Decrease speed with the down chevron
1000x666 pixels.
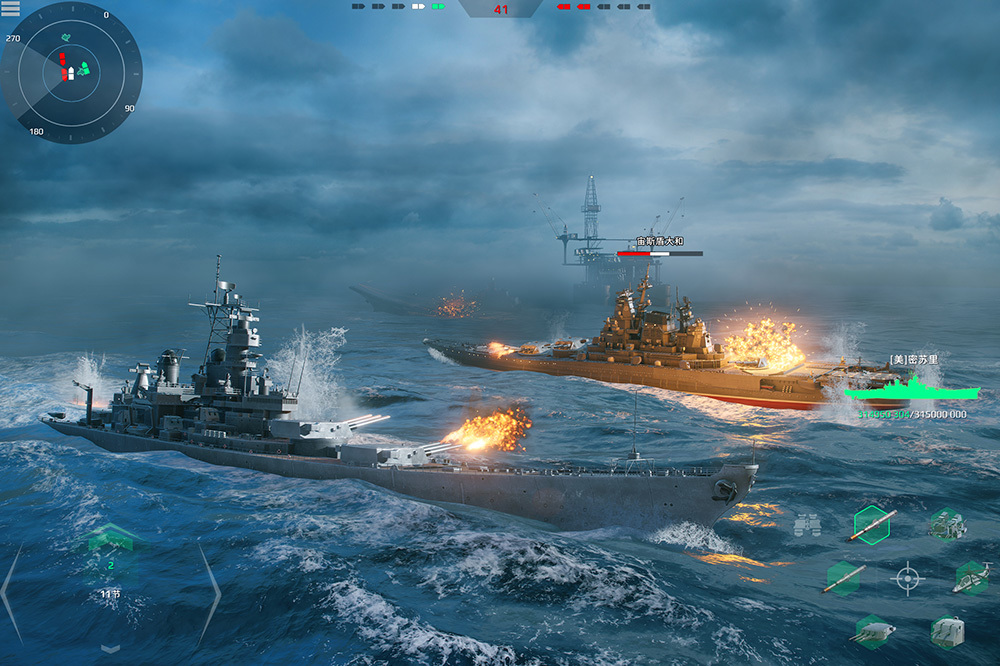click(x=110, y=647)
